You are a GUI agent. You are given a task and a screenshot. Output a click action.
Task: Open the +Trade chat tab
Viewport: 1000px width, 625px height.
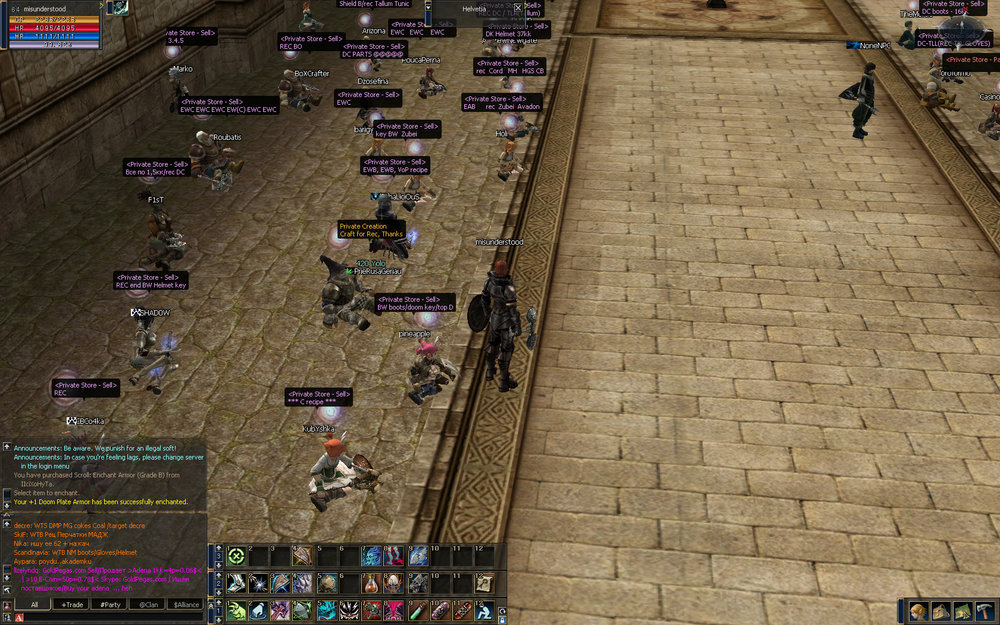pyautogui.click(x=72, y=604)
